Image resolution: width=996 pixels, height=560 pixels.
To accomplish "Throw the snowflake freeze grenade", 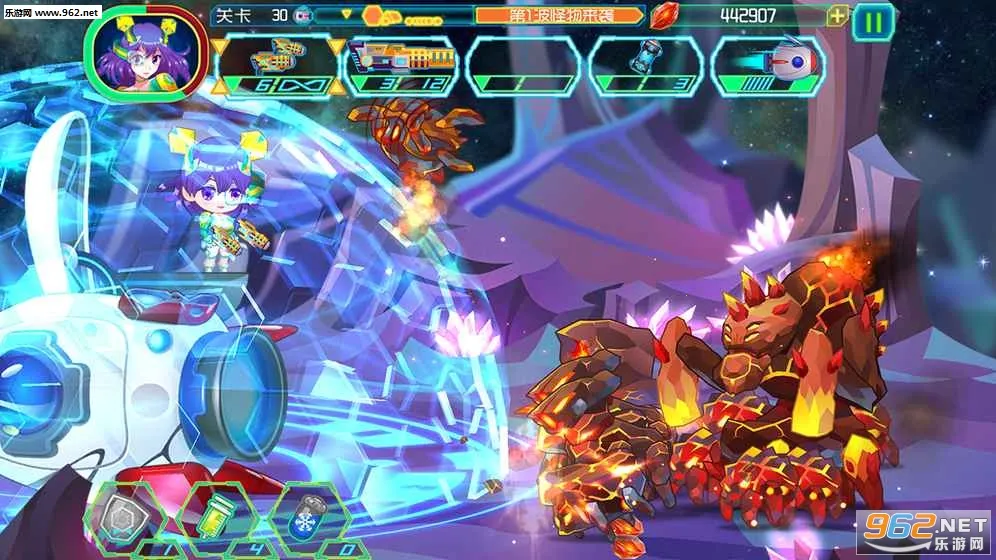I will click(x=307, y=516).
